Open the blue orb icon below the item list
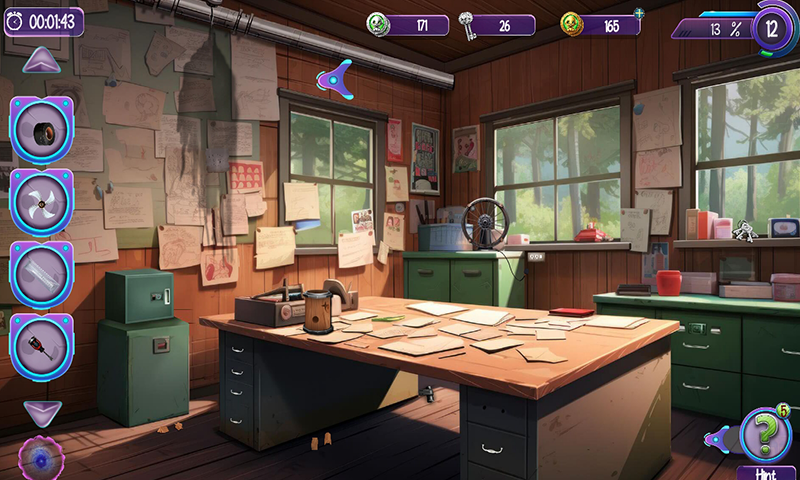The height and width of the screenshot is (480, 800). tap(42, 458)
